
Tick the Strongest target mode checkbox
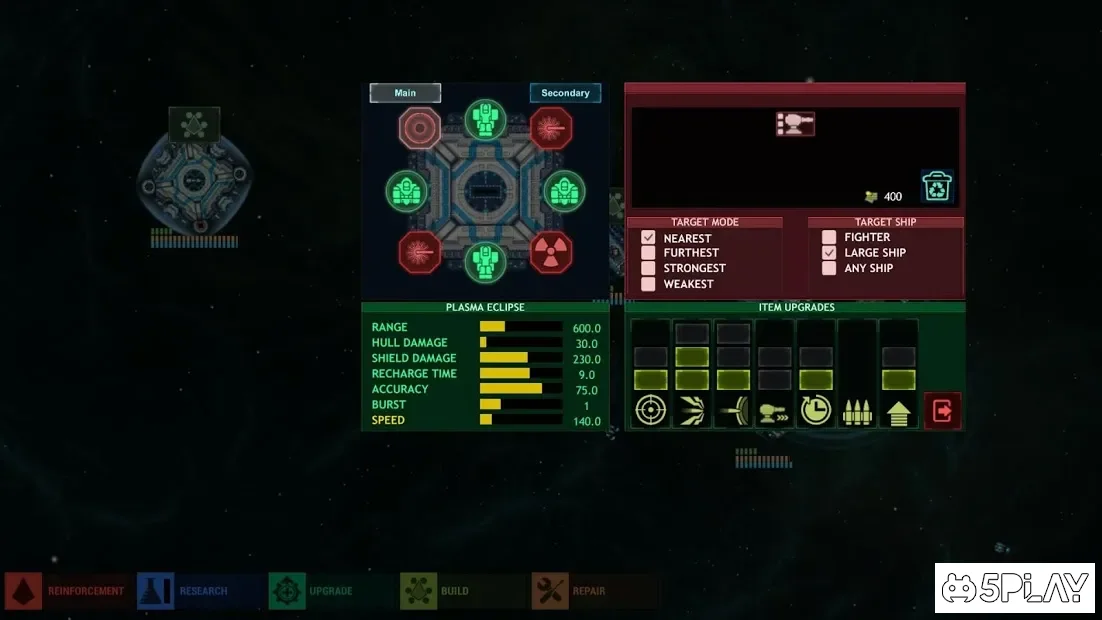coord(648,268)
